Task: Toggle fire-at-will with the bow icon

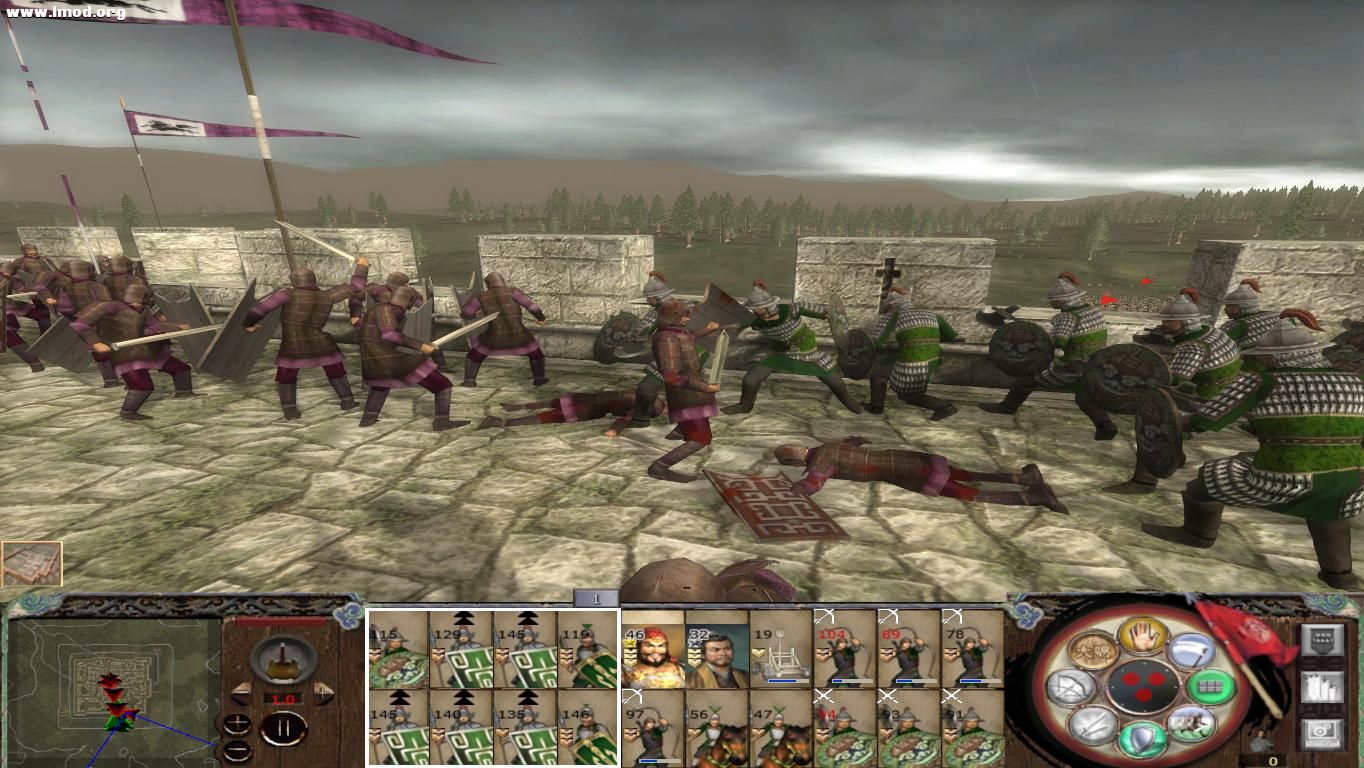Action: (1071, 687)
